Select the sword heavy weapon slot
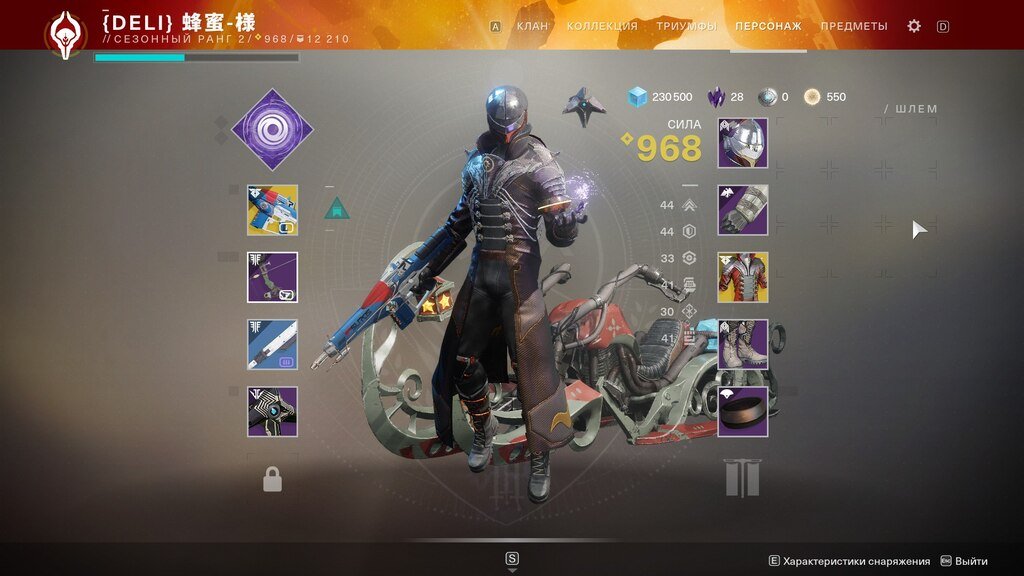Screen dimensions: 1024x576 pos(272,345)
